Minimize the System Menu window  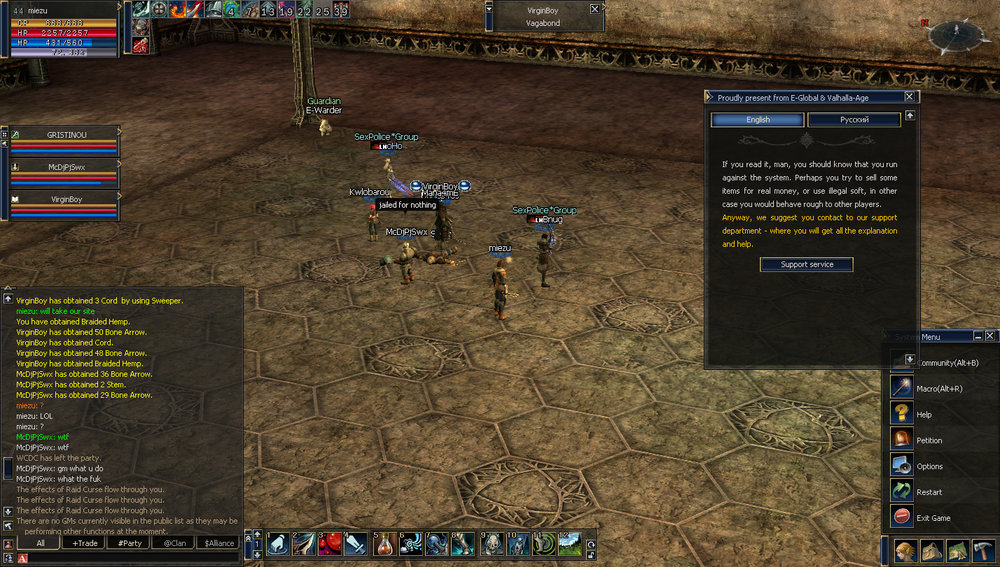point(976,336)
